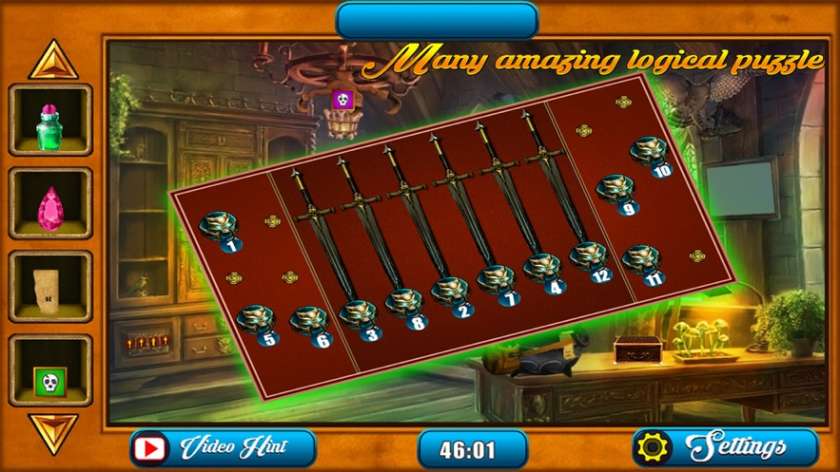The height and width of the screenshot is (472, 840).
Task: Click puzzle gem number 11
Action: (641, 261)
